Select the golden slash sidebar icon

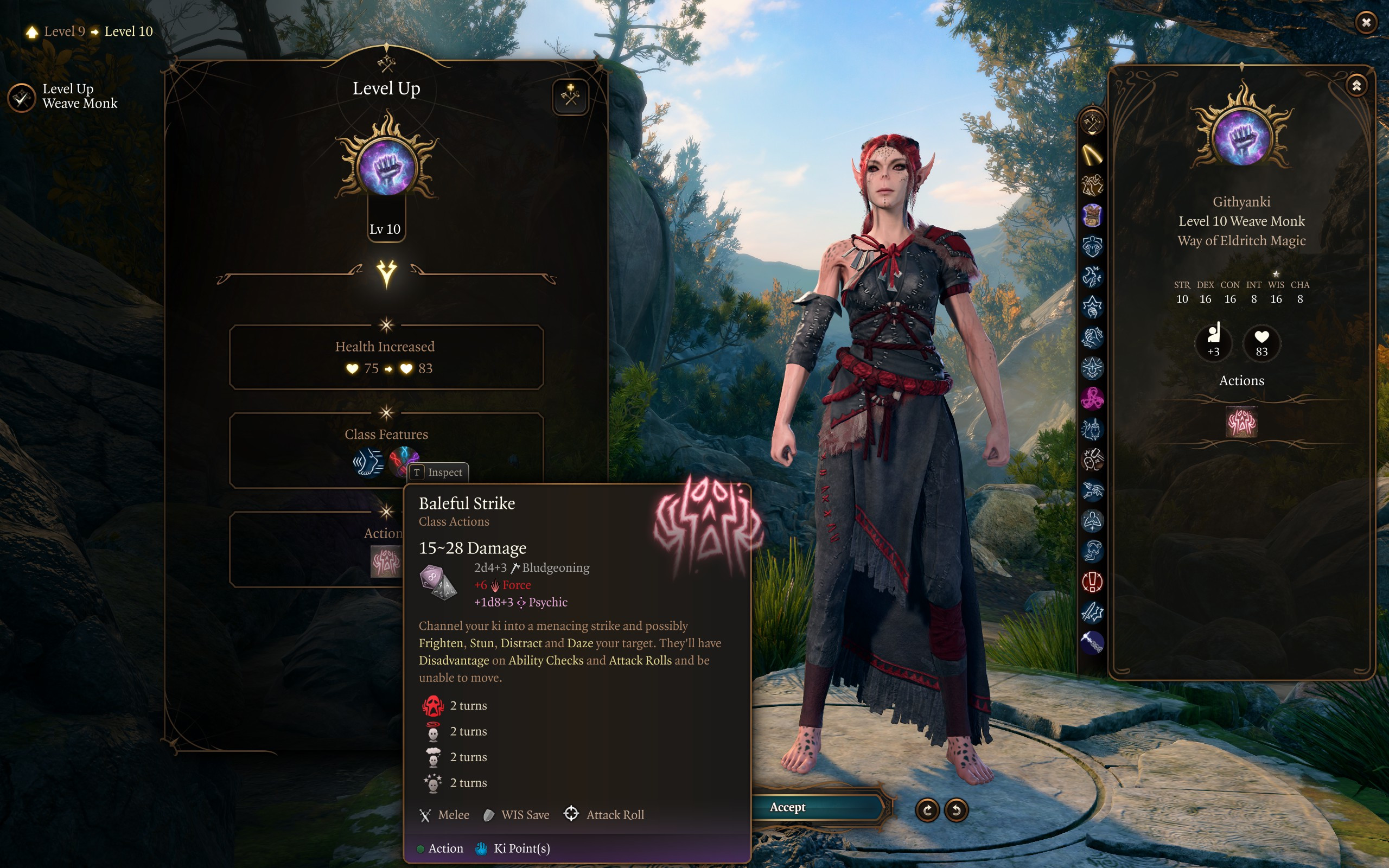(1092, 155)
